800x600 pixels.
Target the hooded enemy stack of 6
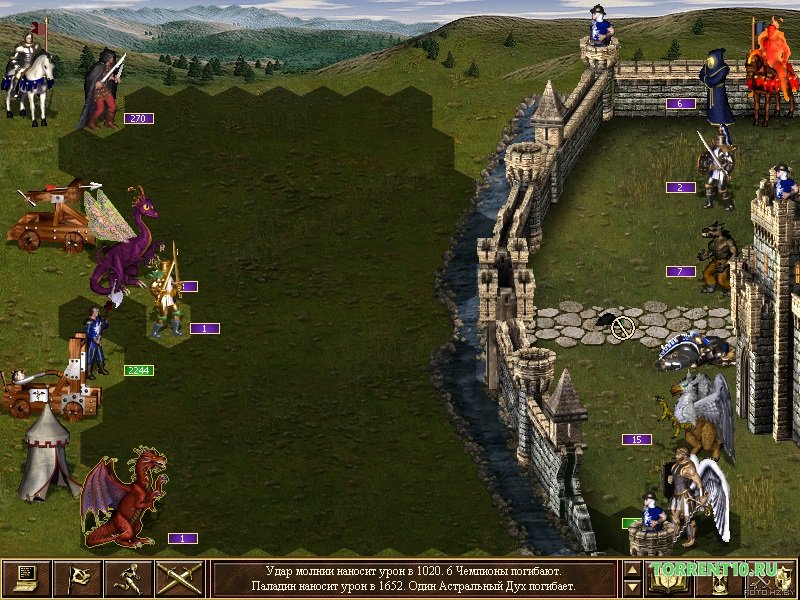[x=717, y=88]
